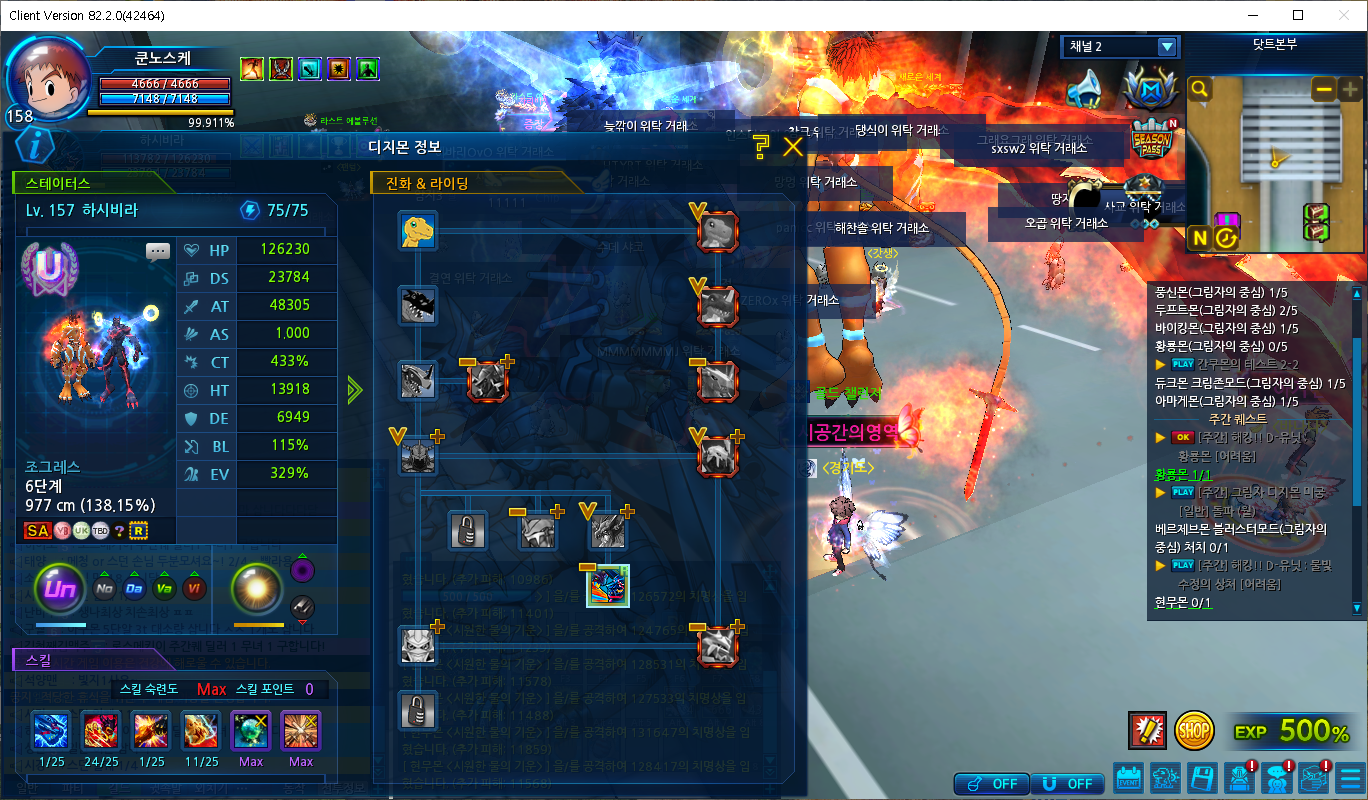This screenshot has height=800, width=1368.
Task: Zoom out the minimap with minus button
Action: point(1324,89)
